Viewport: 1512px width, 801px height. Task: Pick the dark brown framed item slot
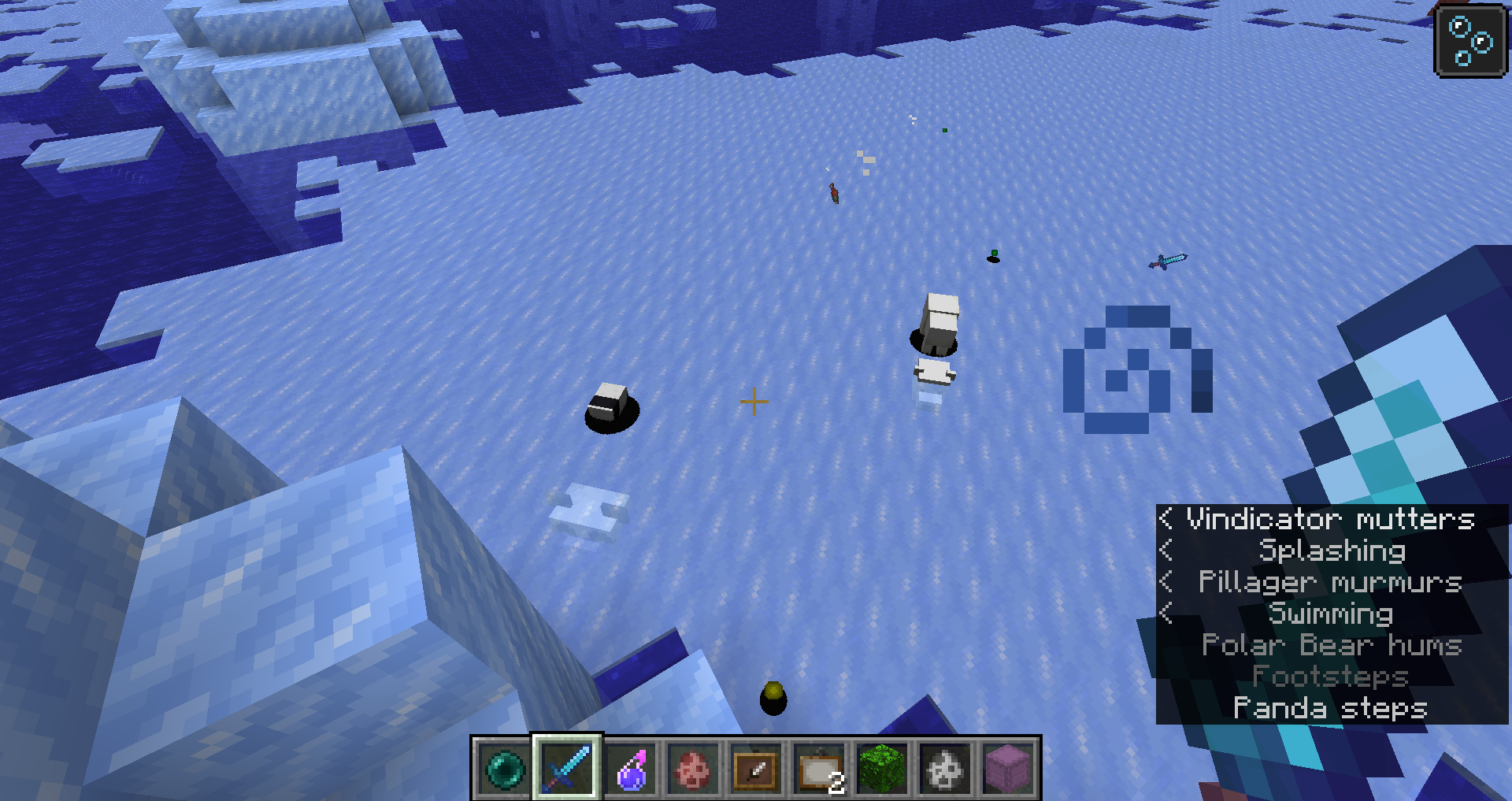tap(756, 768)
